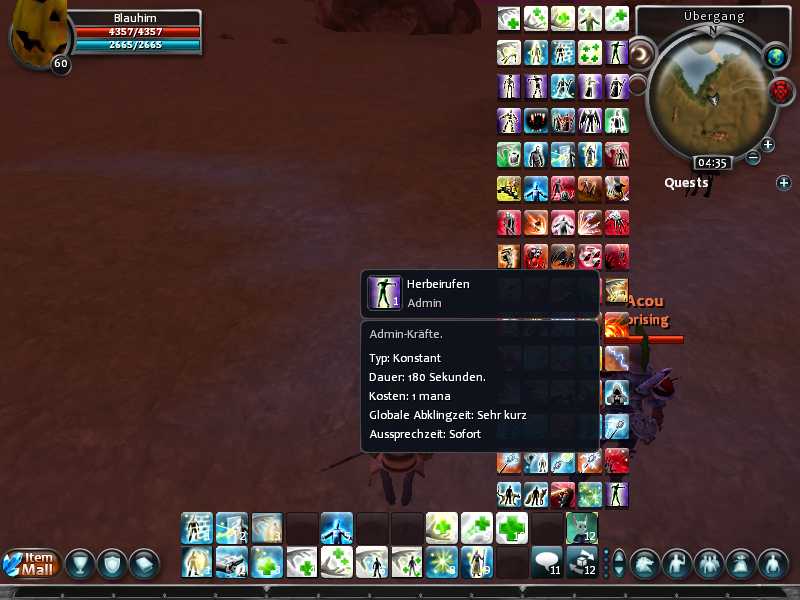Click the red button beside the minimap

point(781,92)
